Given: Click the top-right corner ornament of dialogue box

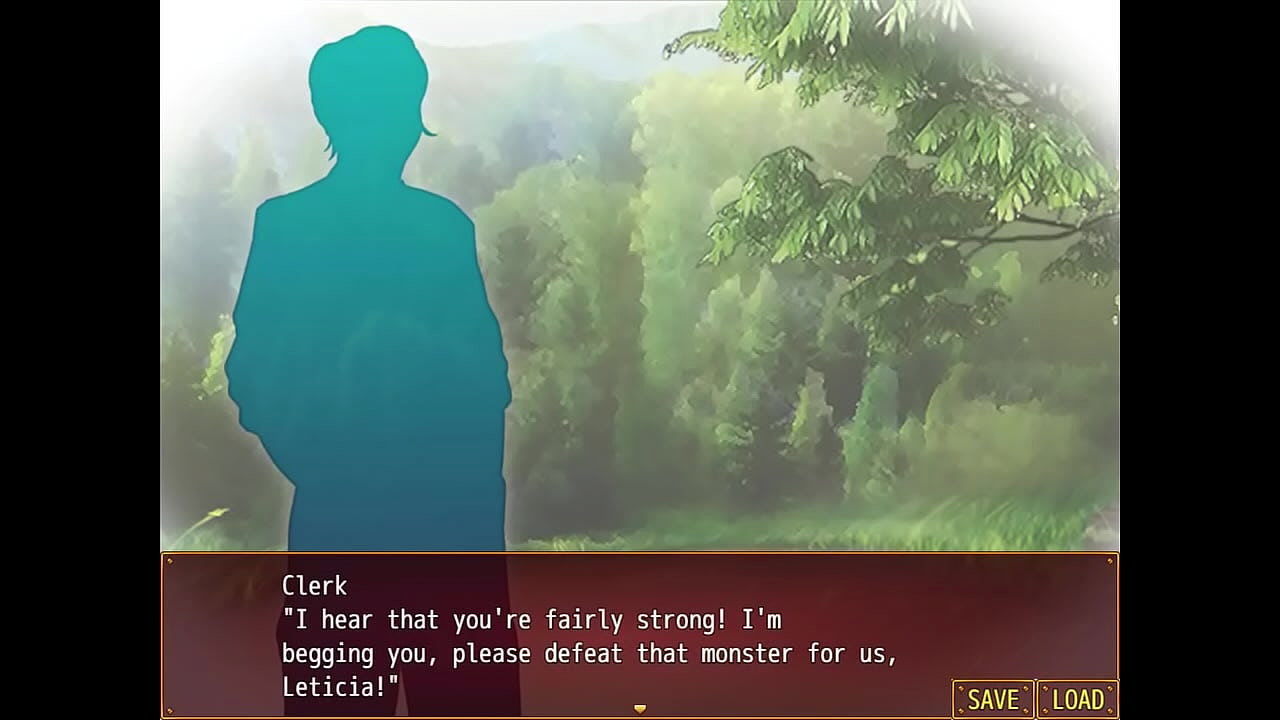Looking at the screenshot, I should tap(1108, 561).
